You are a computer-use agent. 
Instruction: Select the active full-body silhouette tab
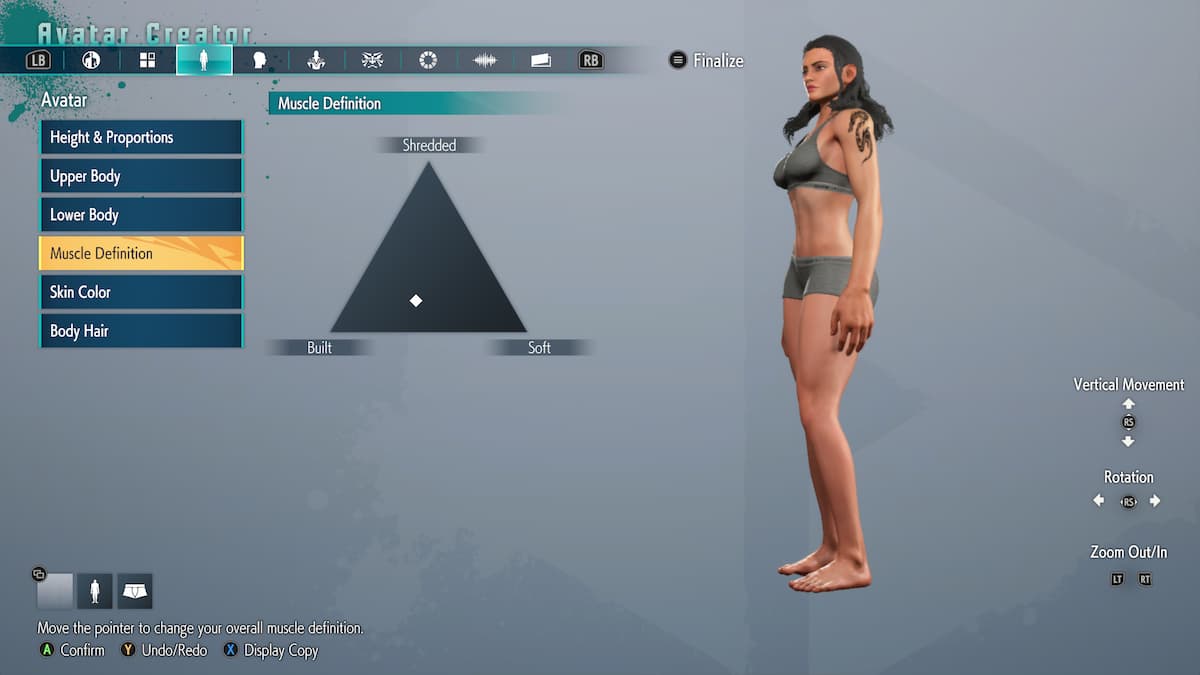204,60
